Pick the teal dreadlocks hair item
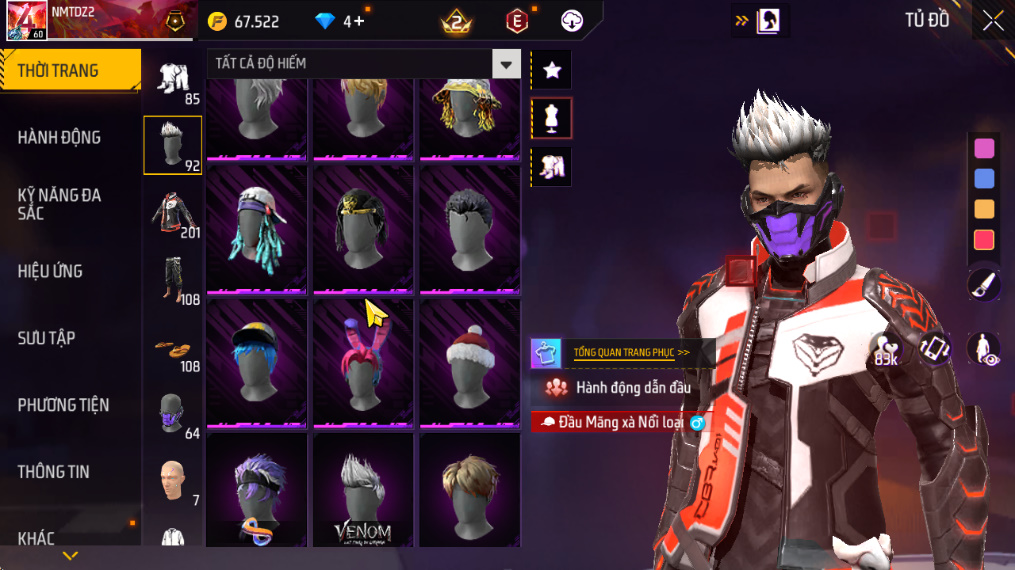The width and height of the screenshot is (1015, 570). [256, 230]
